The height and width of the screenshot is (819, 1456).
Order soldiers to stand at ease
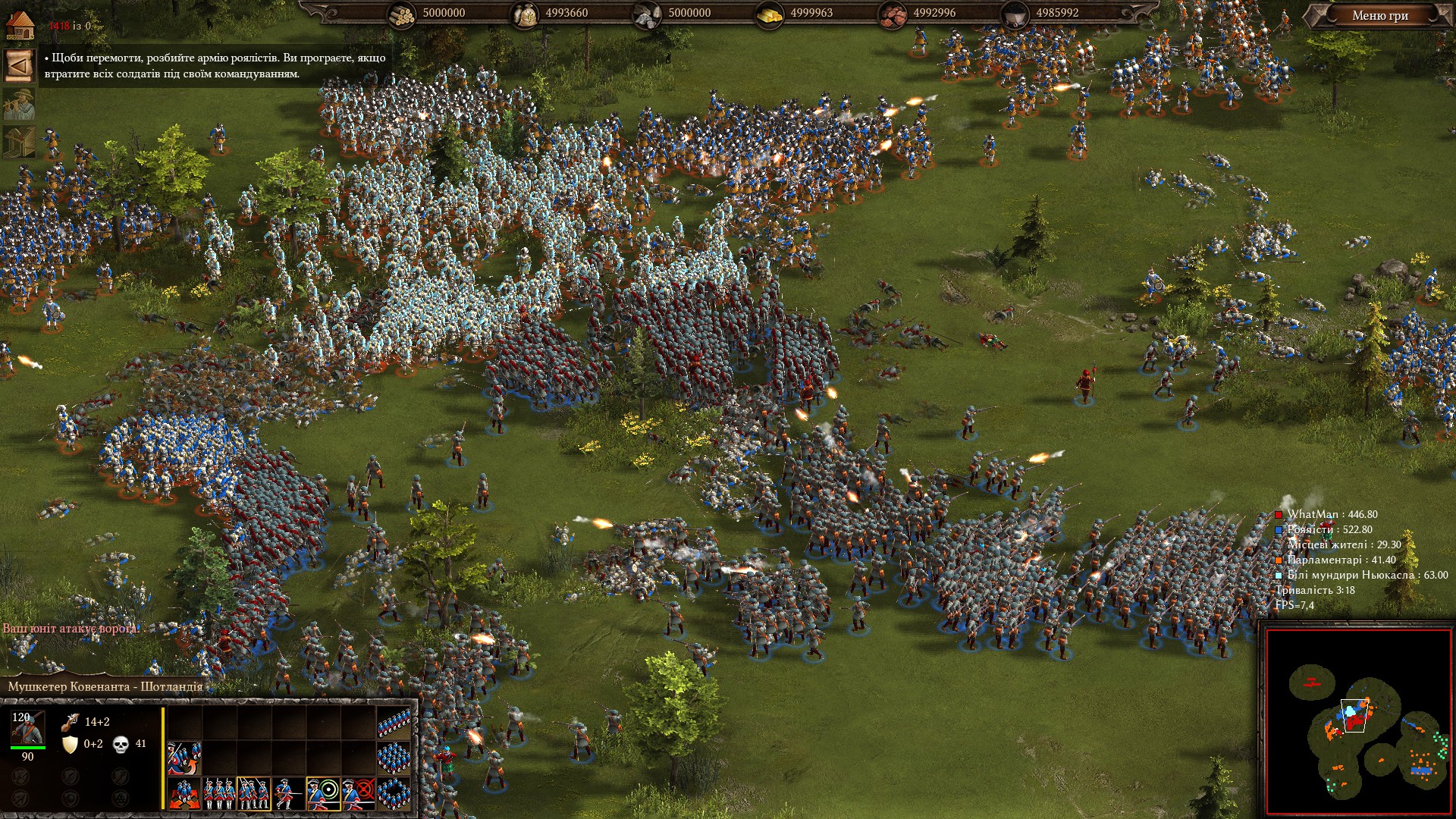coord(219,793)
